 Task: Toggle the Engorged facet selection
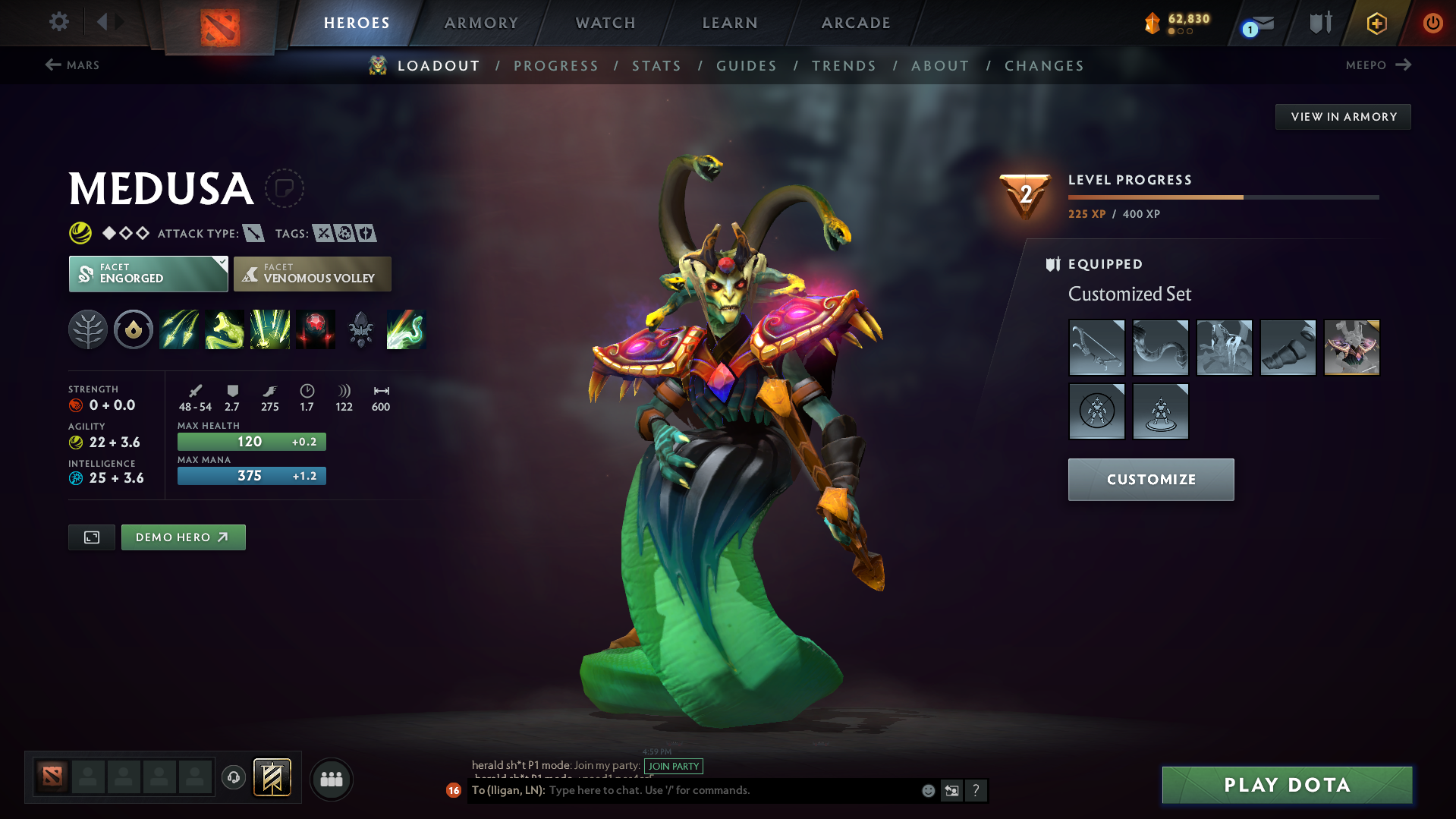(148, 274)
